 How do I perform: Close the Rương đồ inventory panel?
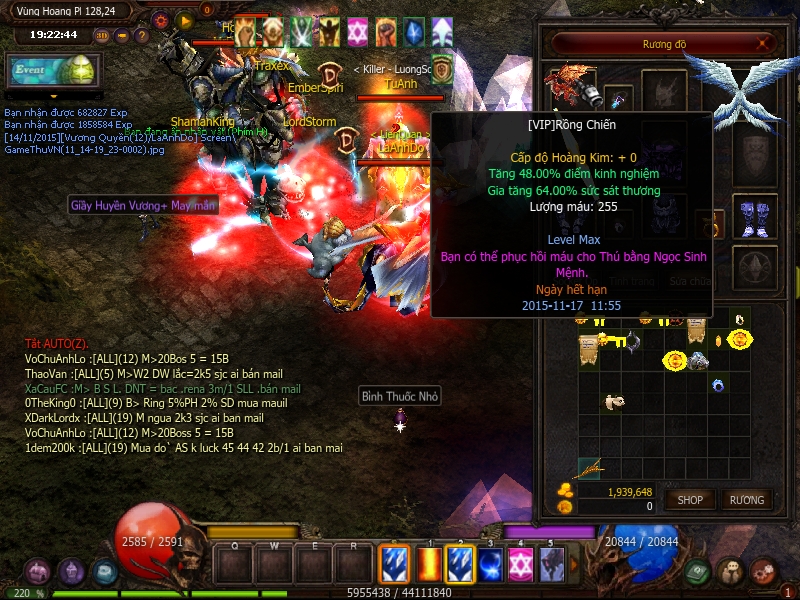pos(765,44)
